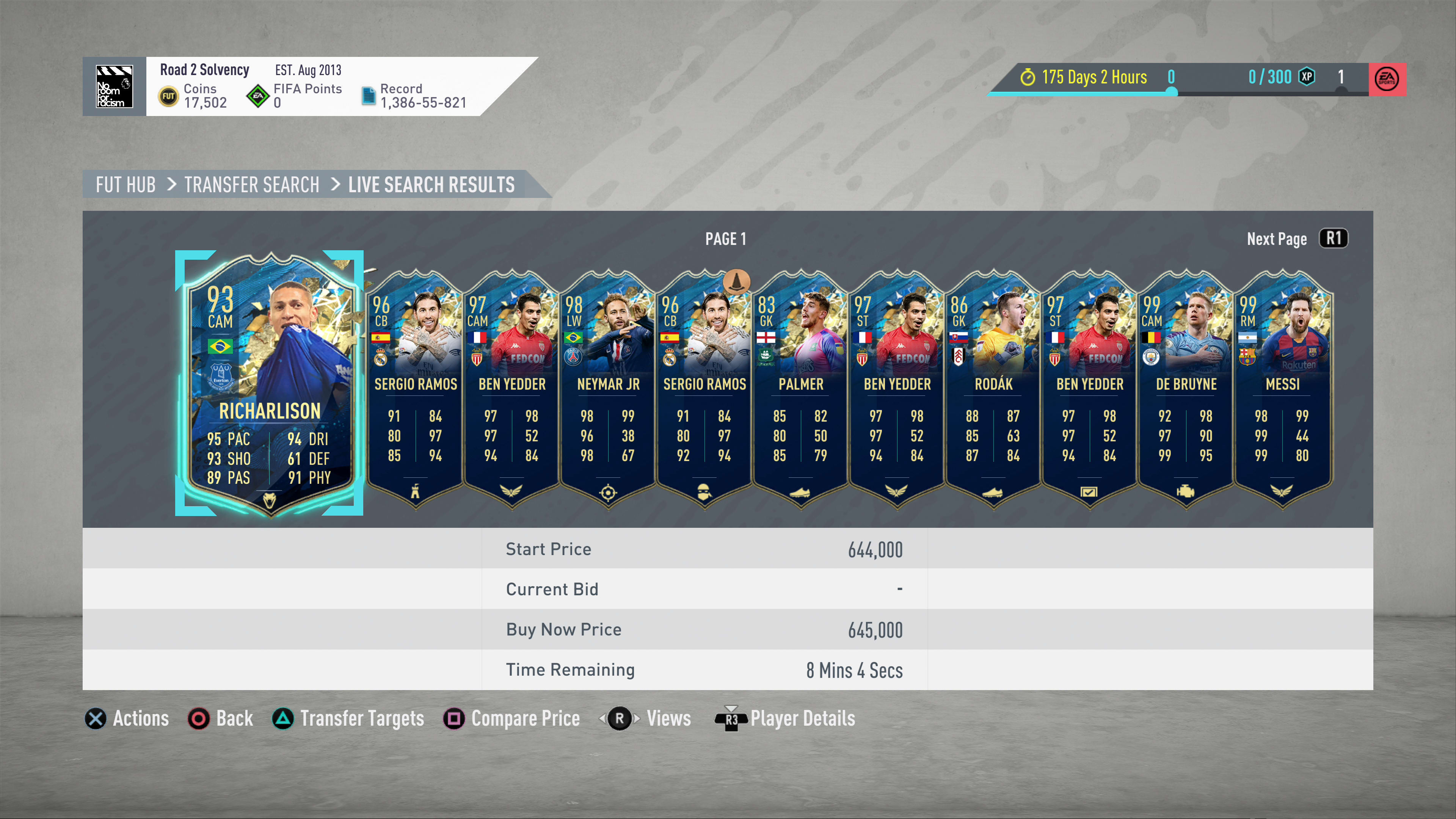Choose the Messi 99 RM card
The image size is (1456, 819).
(1282, 390)
